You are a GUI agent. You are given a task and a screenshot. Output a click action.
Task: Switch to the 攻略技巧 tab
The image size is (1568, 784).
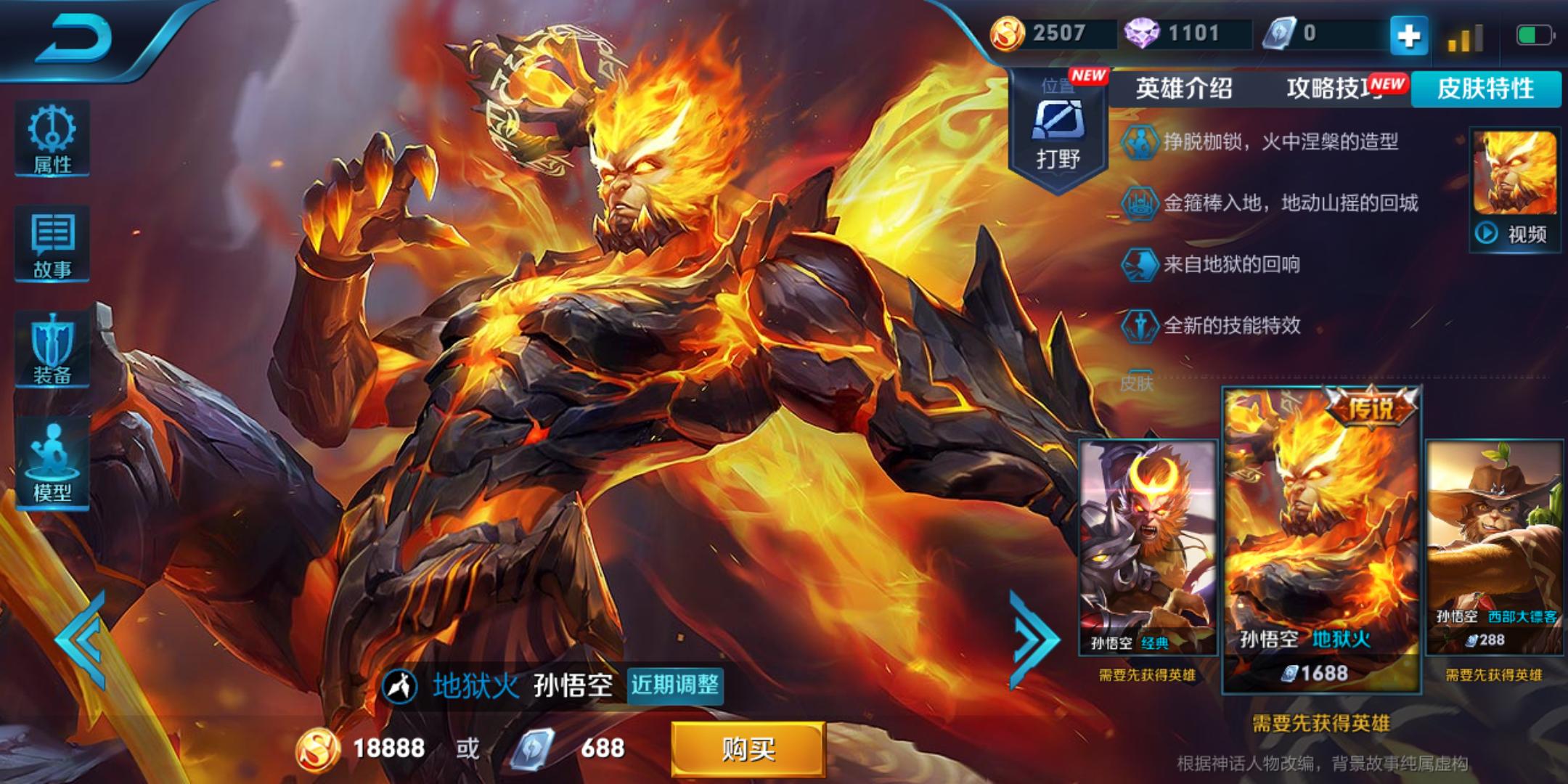point(1334,89)
